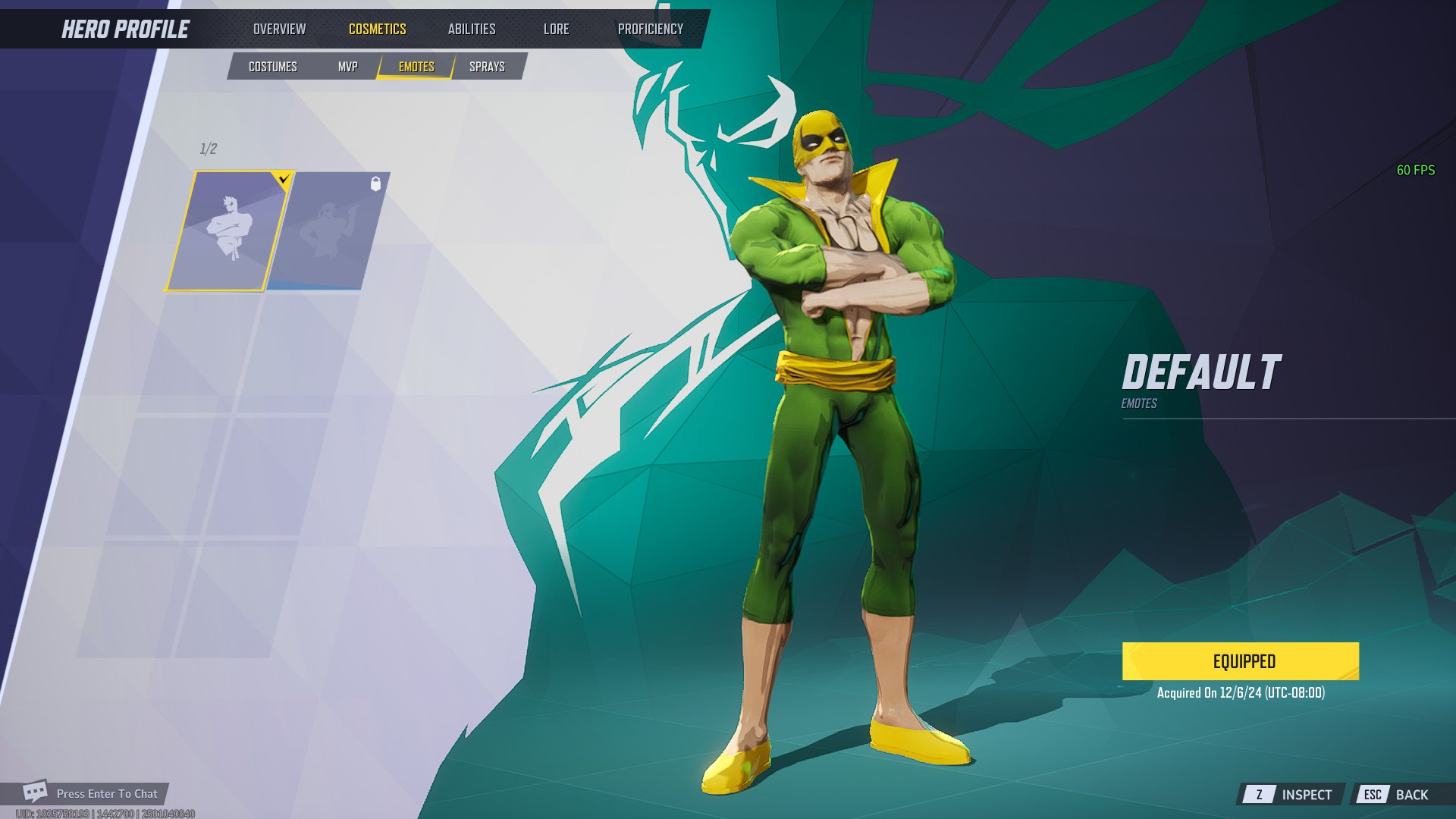The width and height of the screenshot is (1456, 819).
Task: Open the Abilities tab
Action: click(x=472, y=29)
